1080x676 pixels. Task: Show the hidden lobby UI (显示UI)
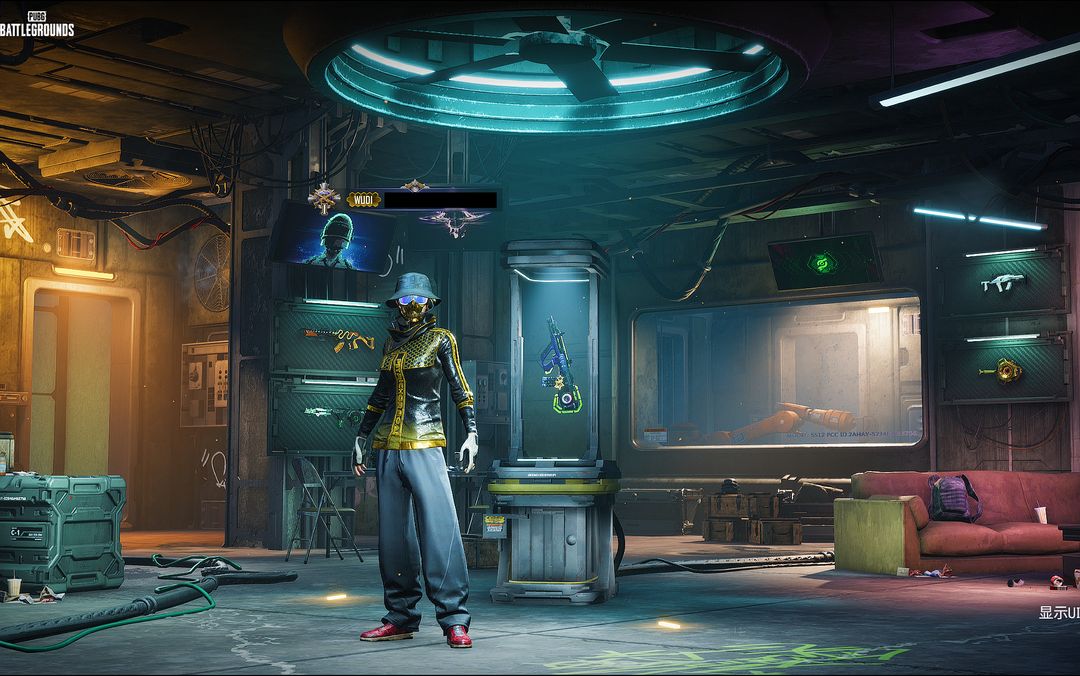1059,612
